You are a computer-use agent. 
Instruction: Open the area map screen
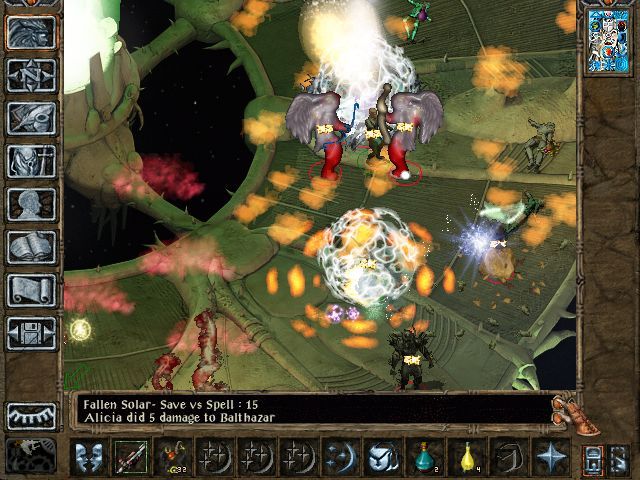(31, 76)
